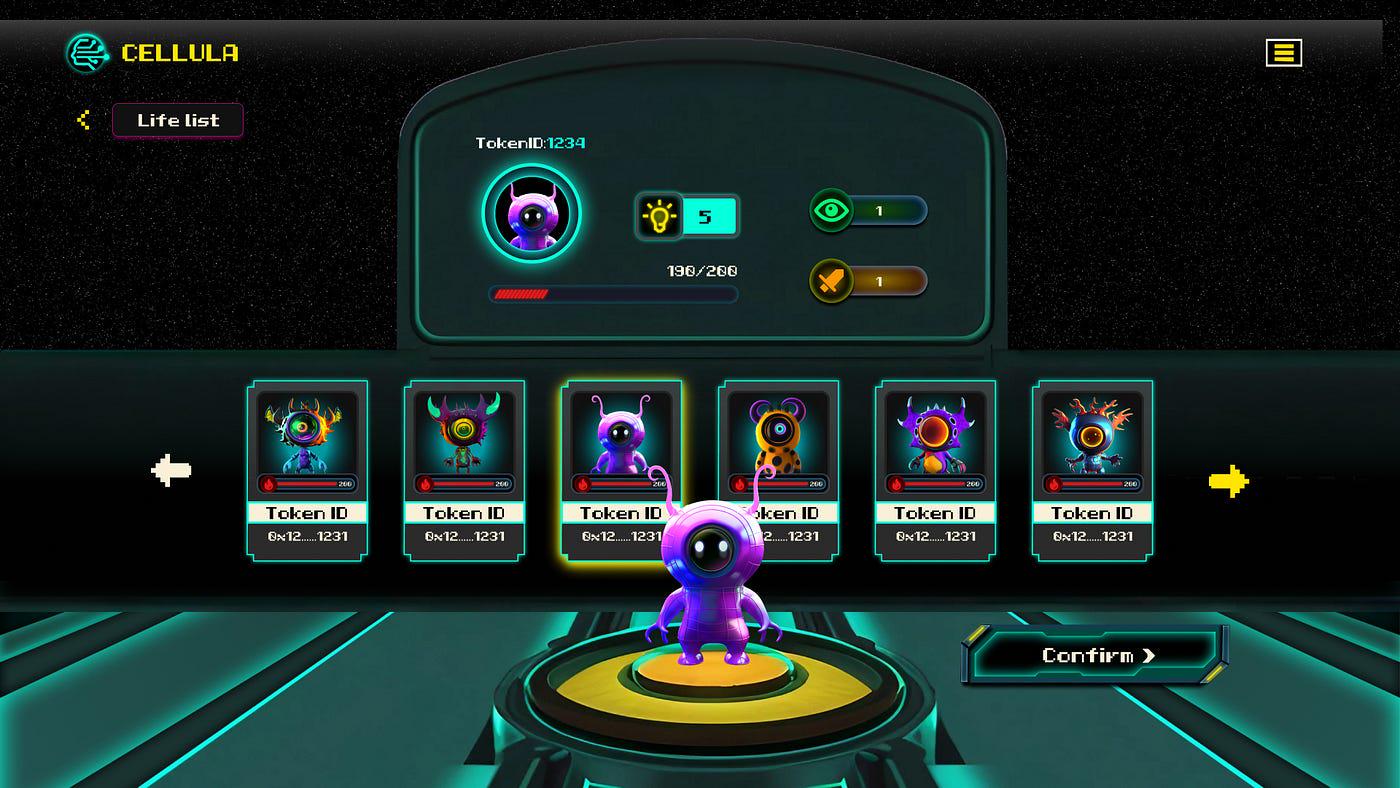Click the round creature avatar portrait

(x=531, y=213)
